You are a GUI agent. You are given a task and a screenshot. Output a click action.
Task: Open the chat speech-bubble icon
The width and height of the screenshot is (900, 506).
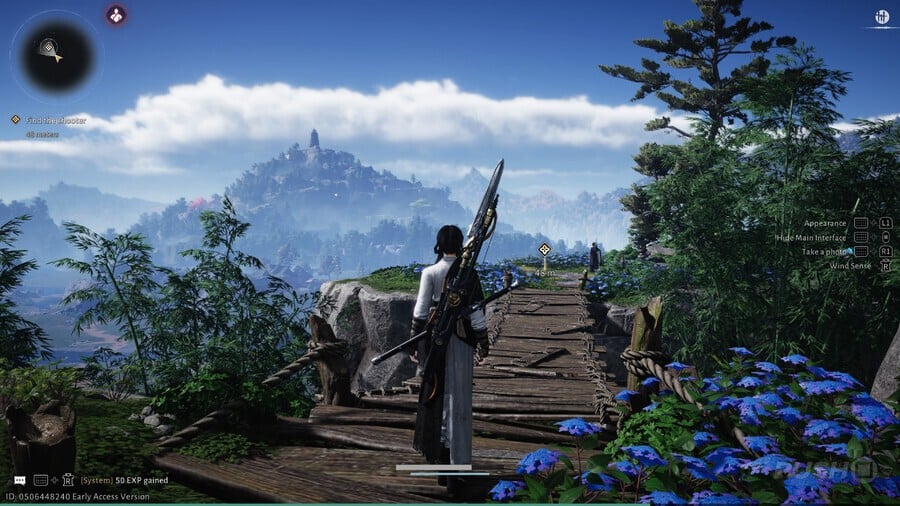pyautogui.click(x=20, y=480)
